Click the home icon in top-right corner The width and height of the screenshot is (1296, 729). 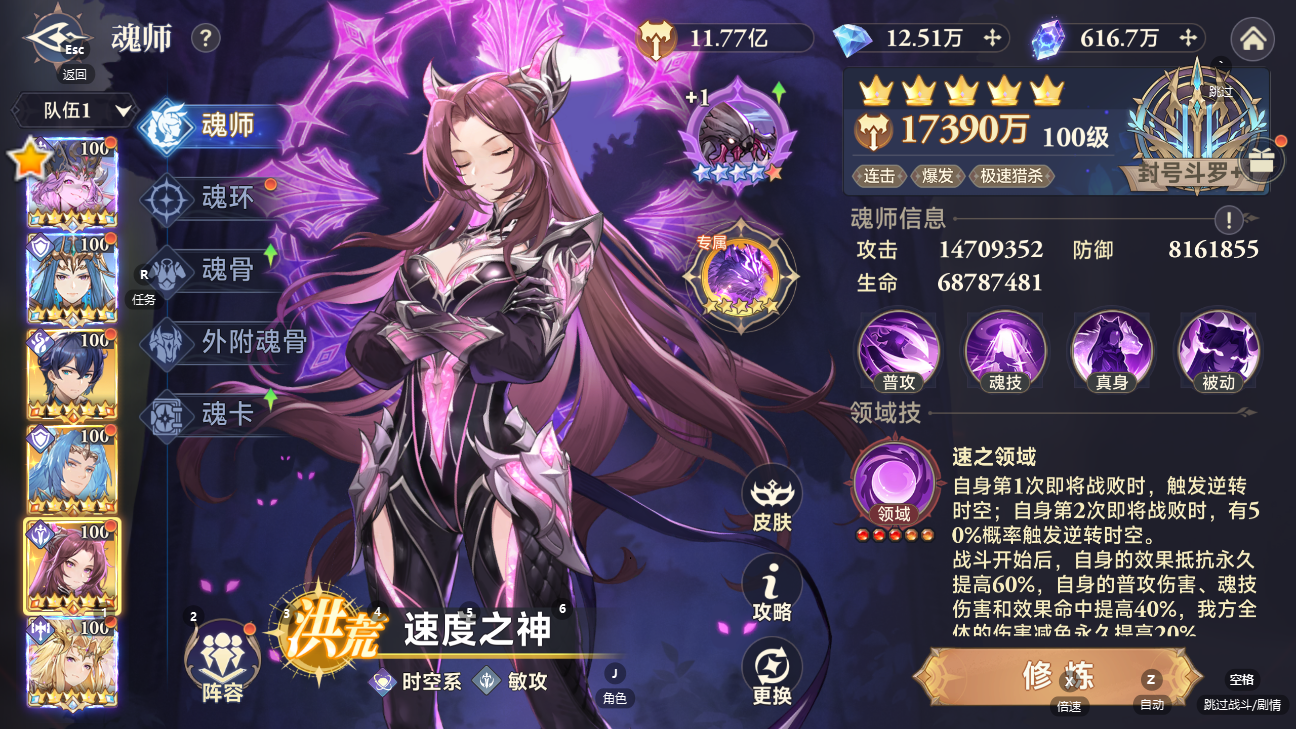(x=1252, y=39)
